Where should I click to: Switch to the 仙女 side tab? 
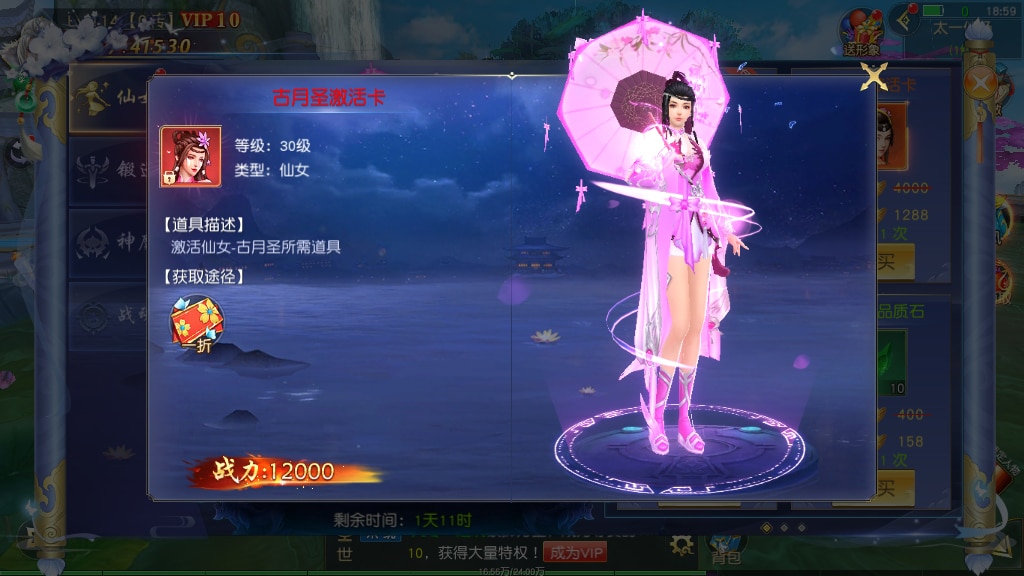click(x=108, y=98)
